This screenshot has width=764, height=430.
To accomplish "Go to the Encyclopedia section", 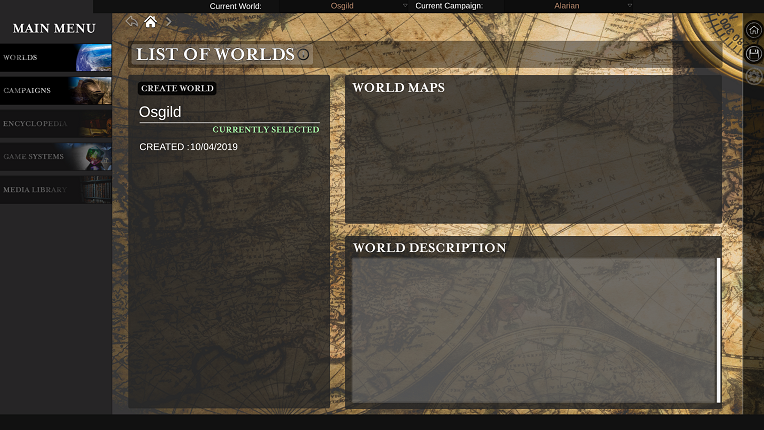I will [55, 124].
